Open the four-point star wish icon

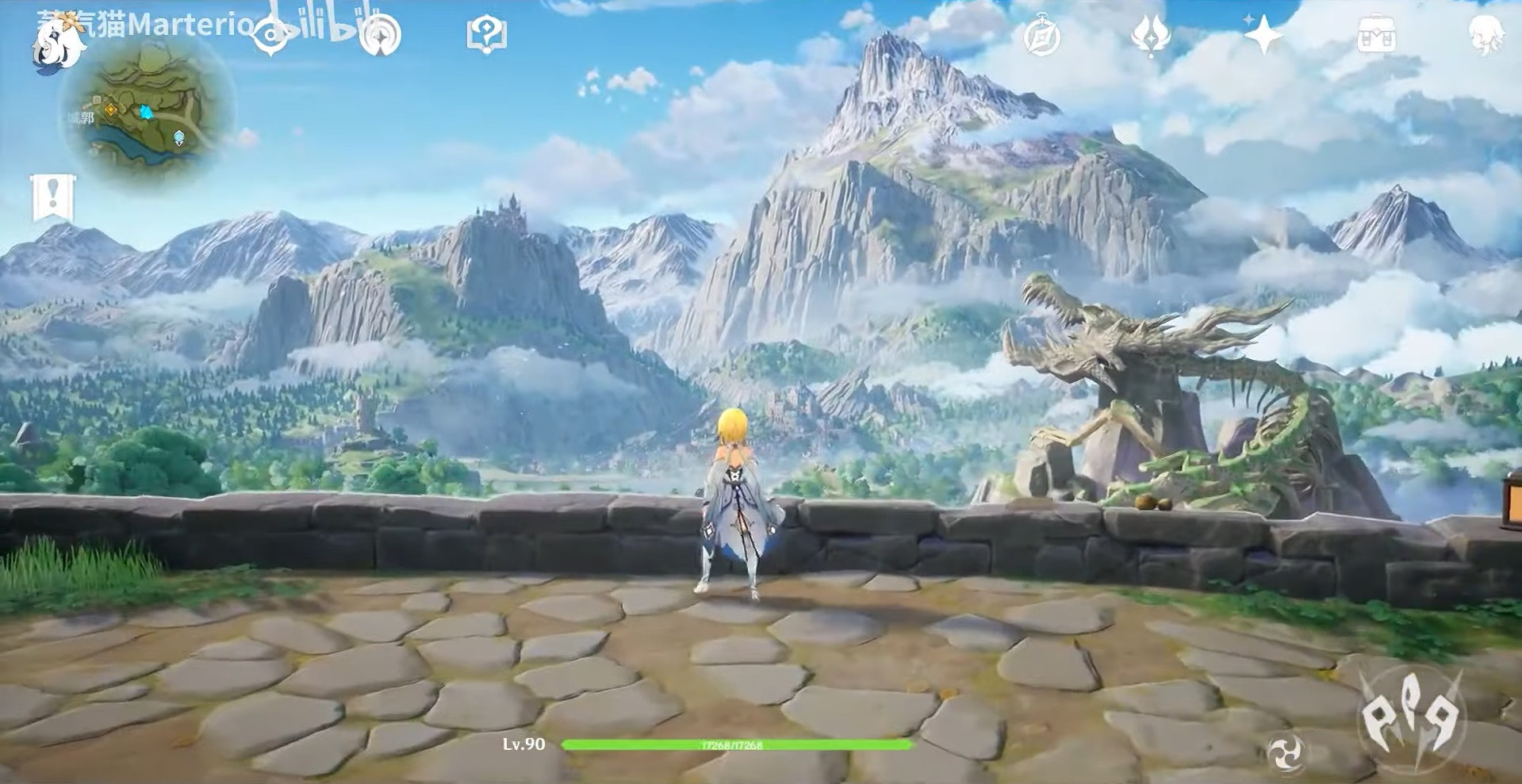click(x=1263, y=35)
